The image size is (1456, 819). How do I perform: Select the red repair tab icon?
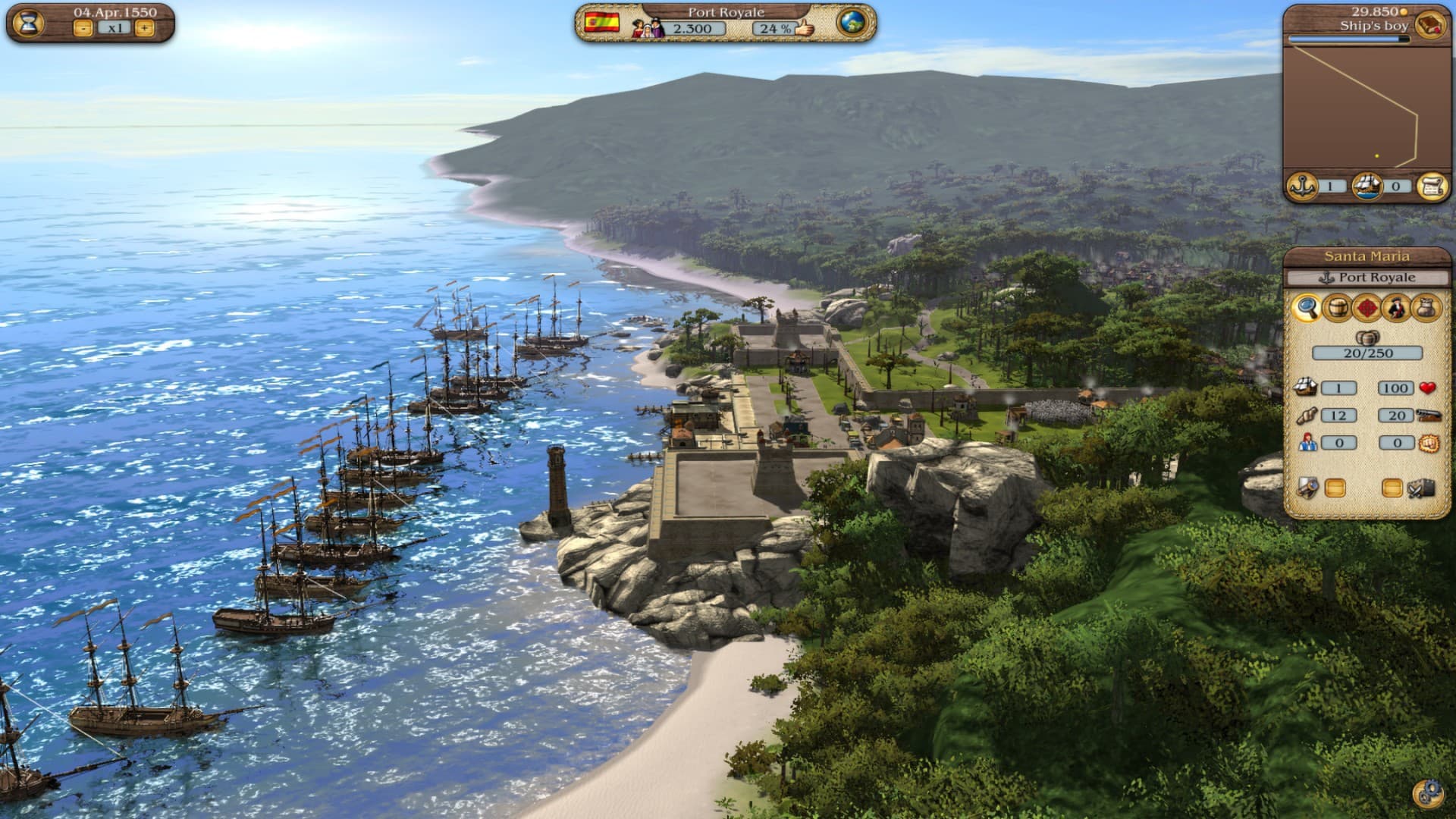1367,308
